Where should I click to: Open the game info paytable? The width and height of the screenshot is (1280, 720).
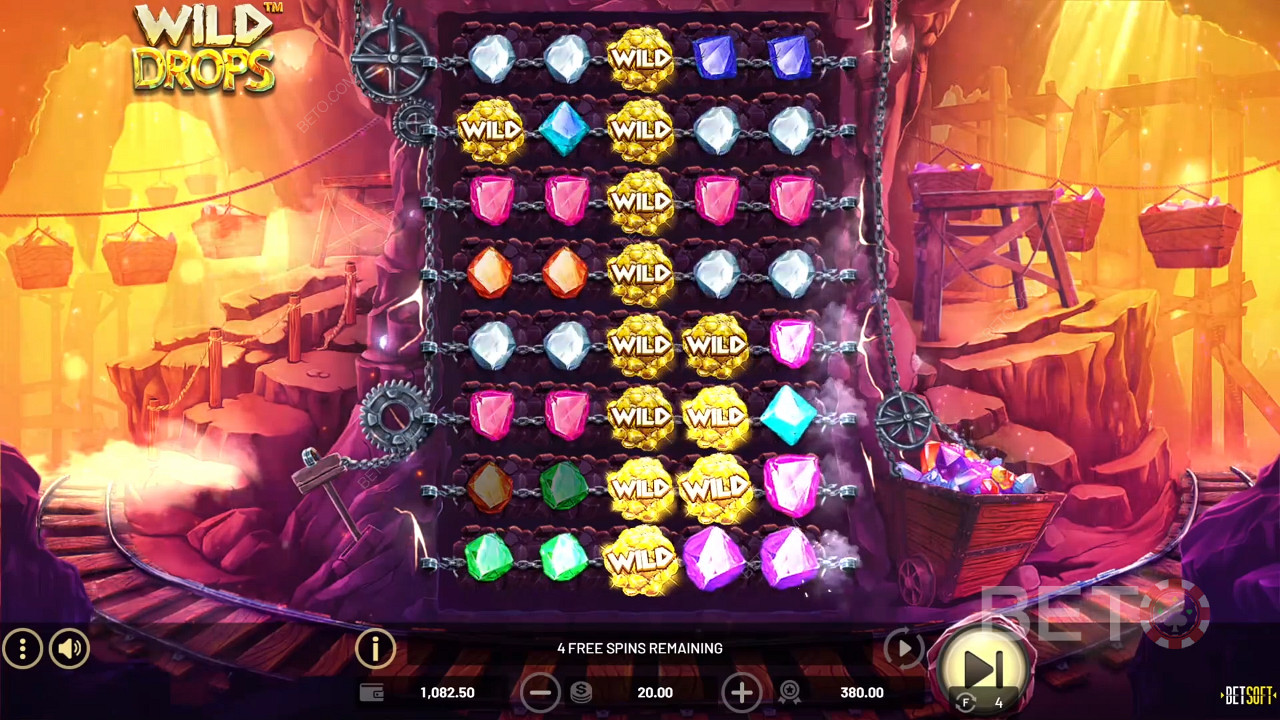[x=375, y=650]
